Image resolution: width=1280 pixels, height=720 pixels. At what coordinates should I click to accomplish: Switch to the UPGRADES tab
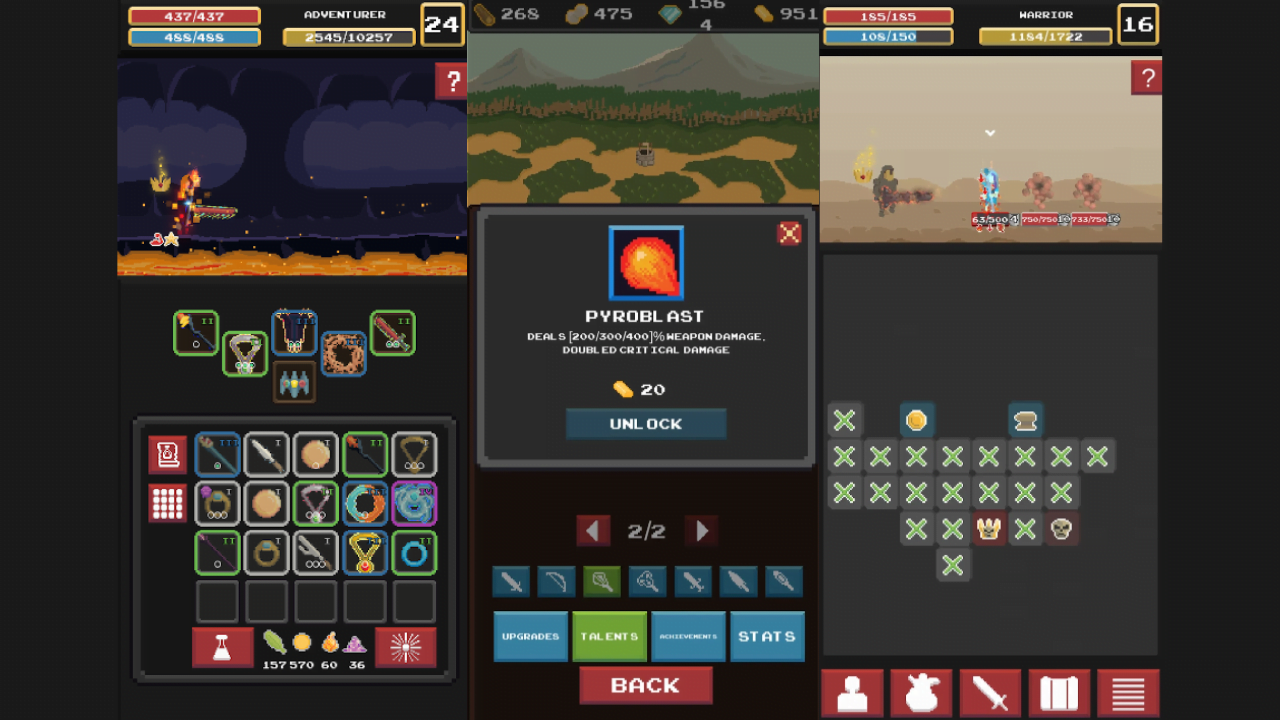530,636
